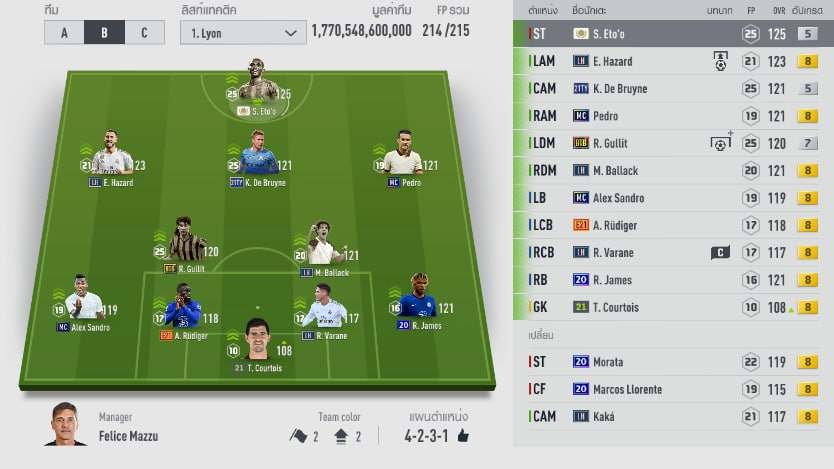Open the 1. Lyon tactics dropdown
834x469 pixels.
[243, 32]
